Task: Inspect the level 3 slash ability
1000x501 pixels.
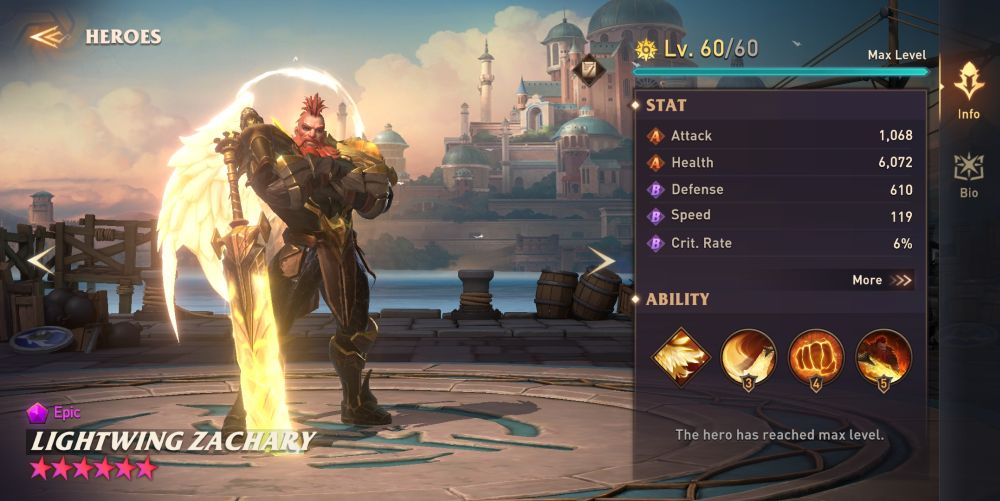Action: coord(748,357)
